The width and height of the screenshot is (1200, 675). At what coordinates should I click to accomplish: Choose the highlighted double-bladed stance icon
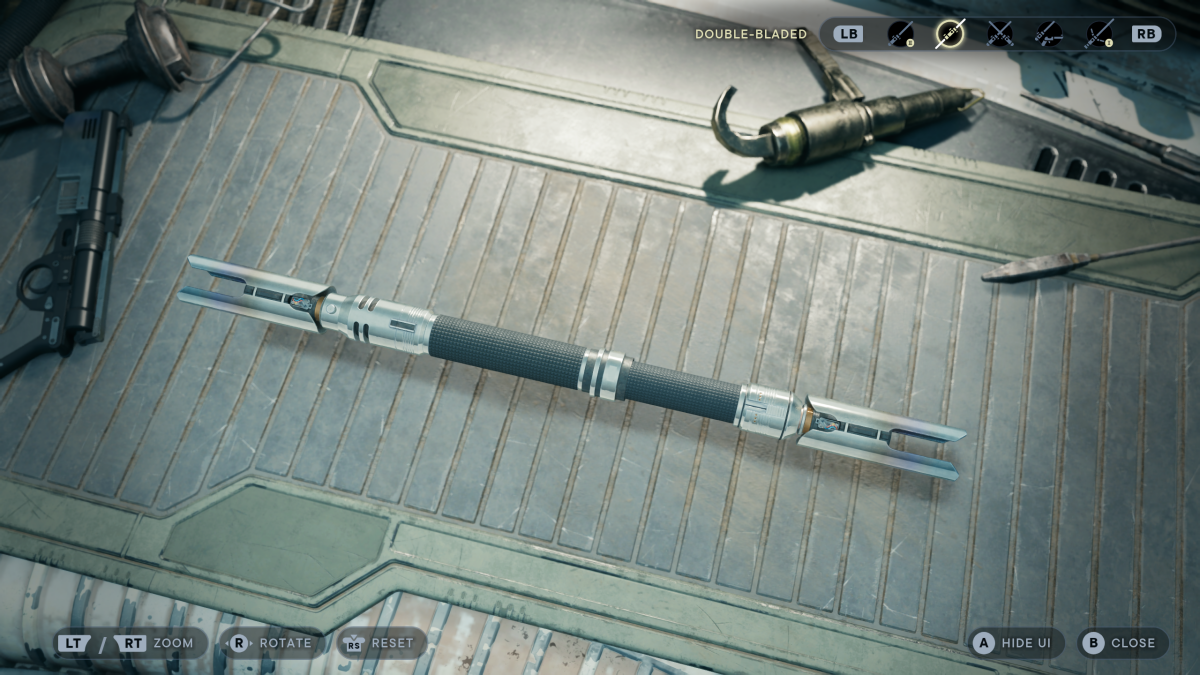[950, 34]
